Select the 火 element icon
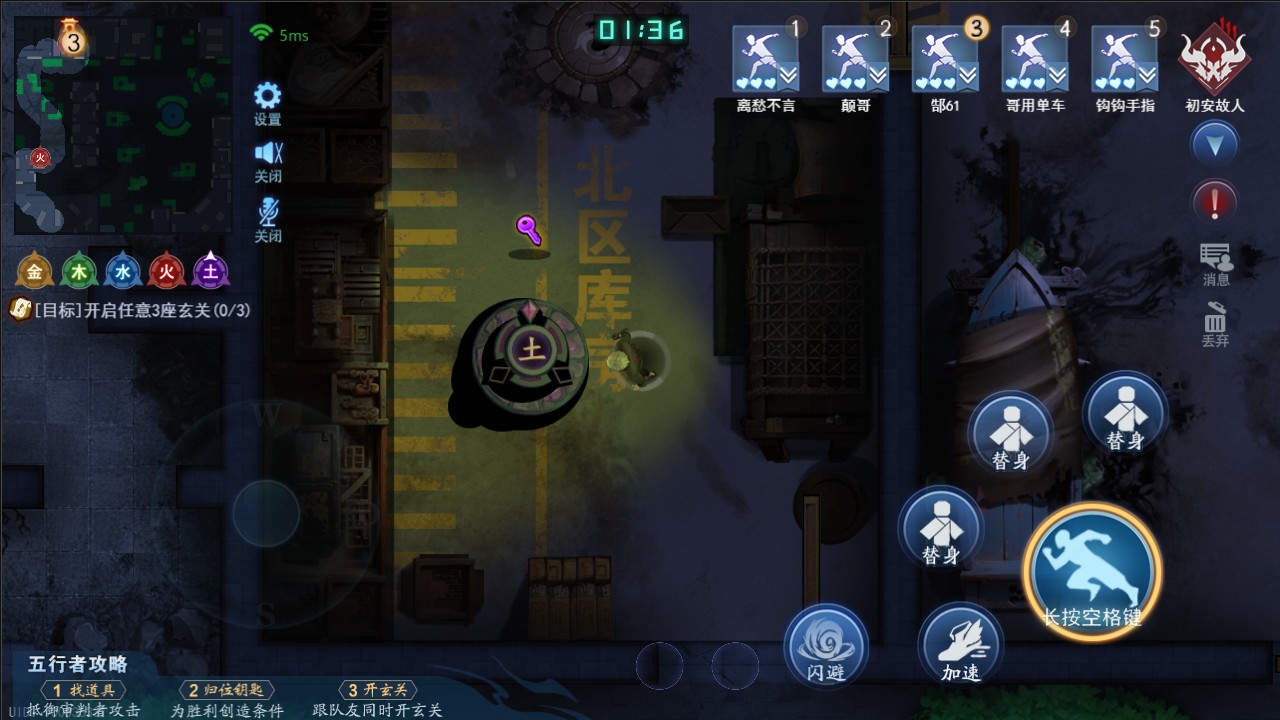1280x720 pixels. pyautogui.click(x=167, y=271)
